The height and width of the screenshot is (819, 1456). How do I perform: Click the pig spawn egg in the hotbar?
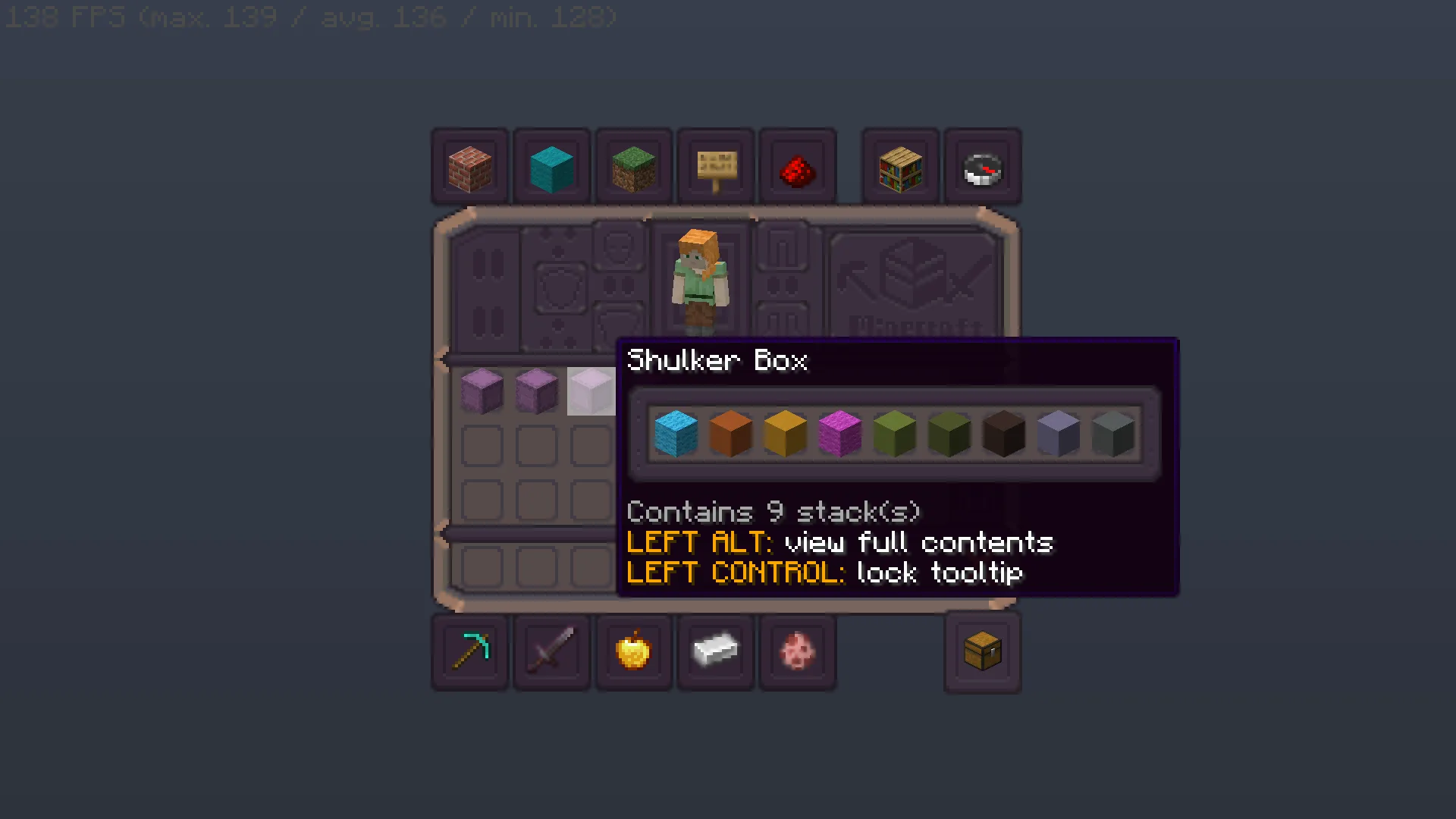[x=798, y=652]
